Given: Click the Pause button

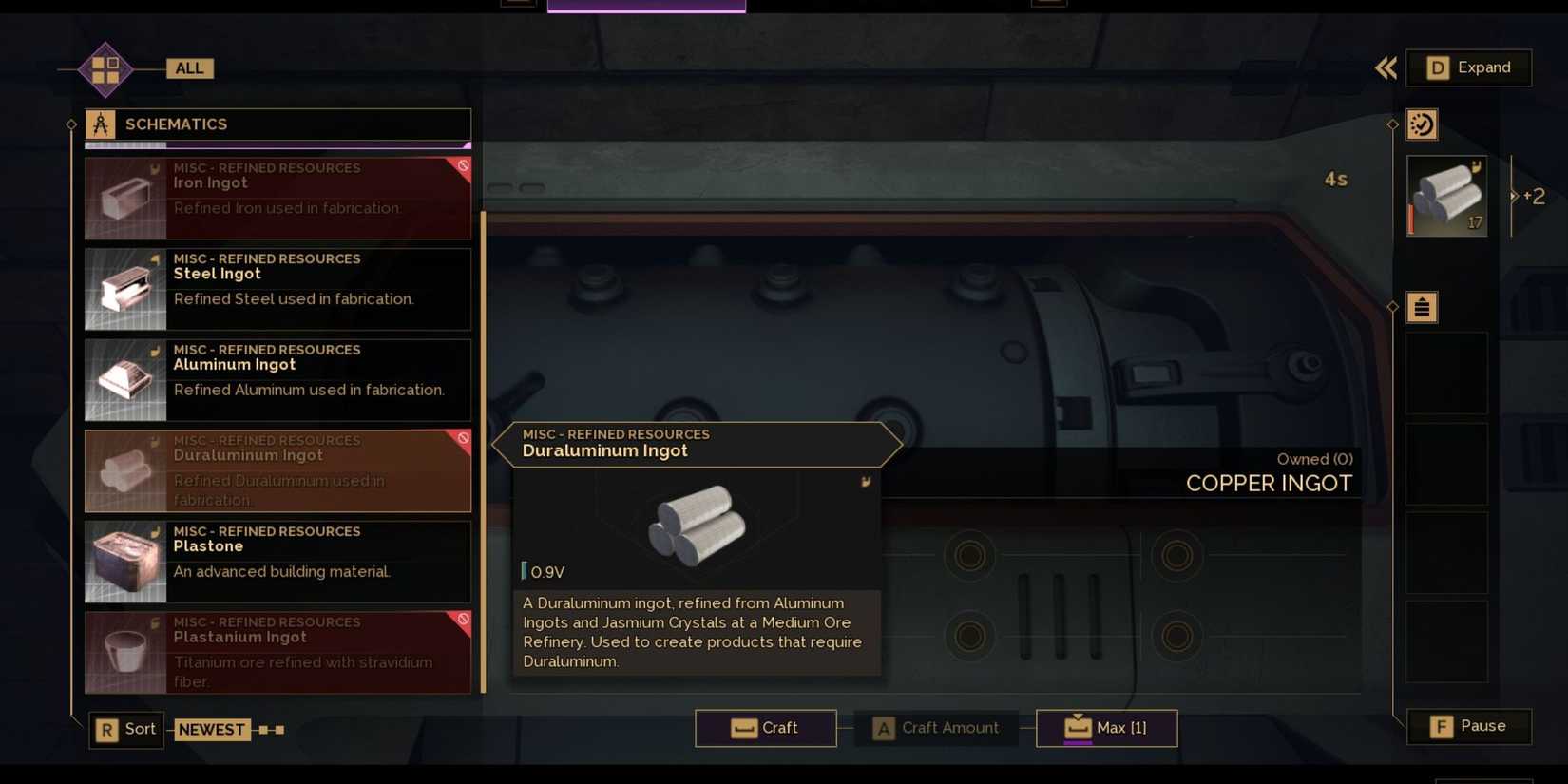Looking at the screenshot, I should click(1469, 725).
